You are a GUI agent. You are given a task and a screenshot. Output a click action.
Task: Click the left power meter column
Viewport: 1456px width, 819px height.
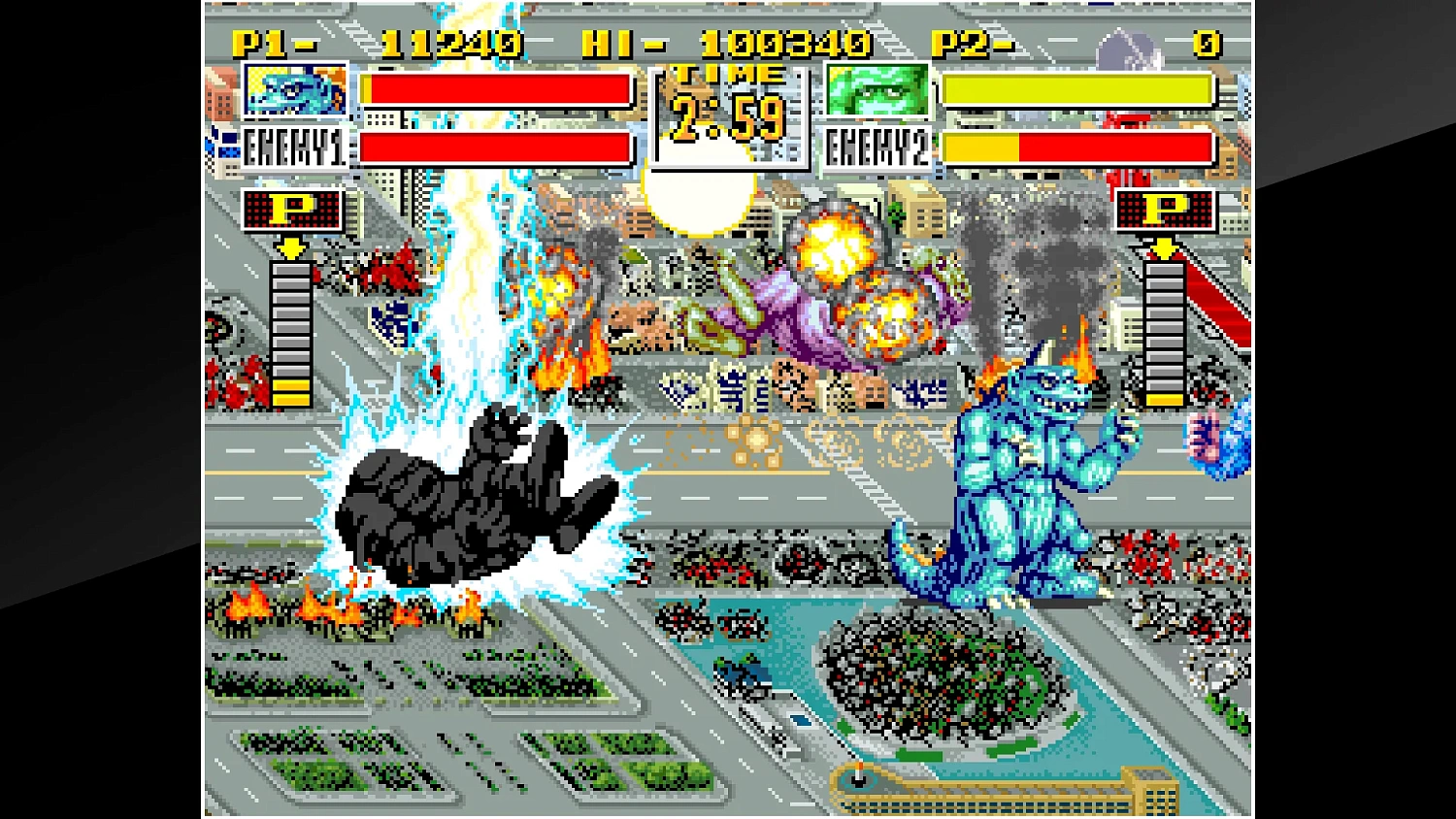tap(289, 335)
